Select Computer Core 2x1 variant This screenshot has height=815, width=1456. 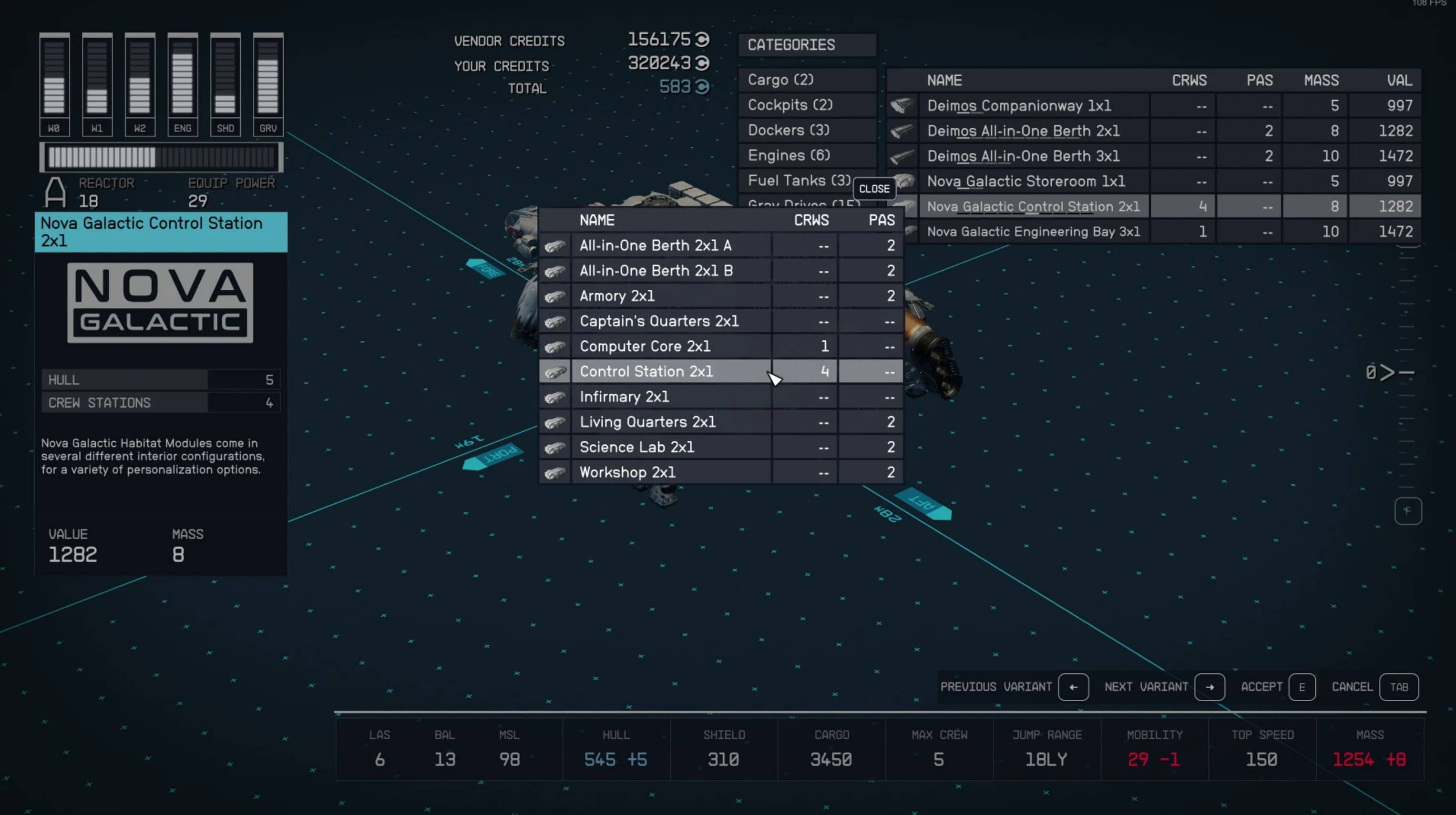(645, 346)
